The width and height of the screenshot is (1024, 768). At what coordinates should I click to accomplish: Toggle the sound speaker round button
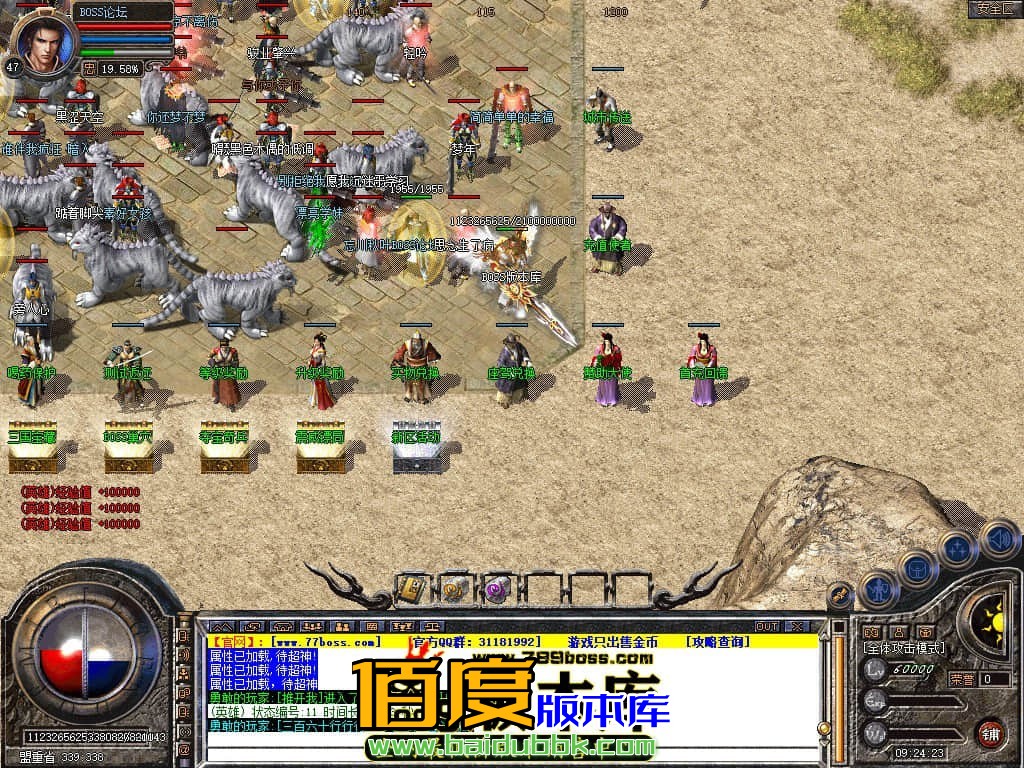pos(998,539)
